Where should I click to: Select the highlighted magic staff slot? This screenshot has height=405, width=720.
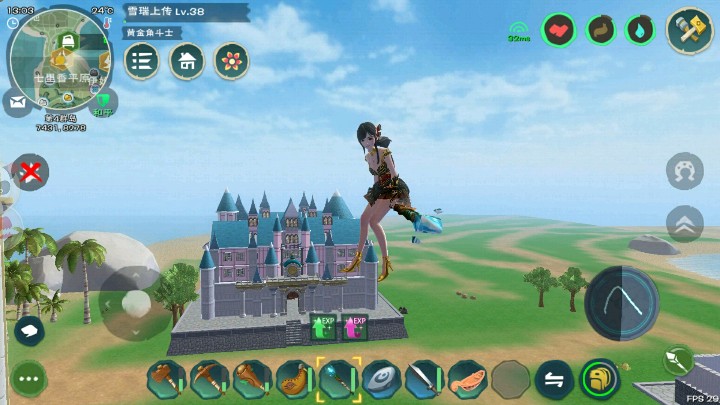pyautogui.click(x=338, y=379)
